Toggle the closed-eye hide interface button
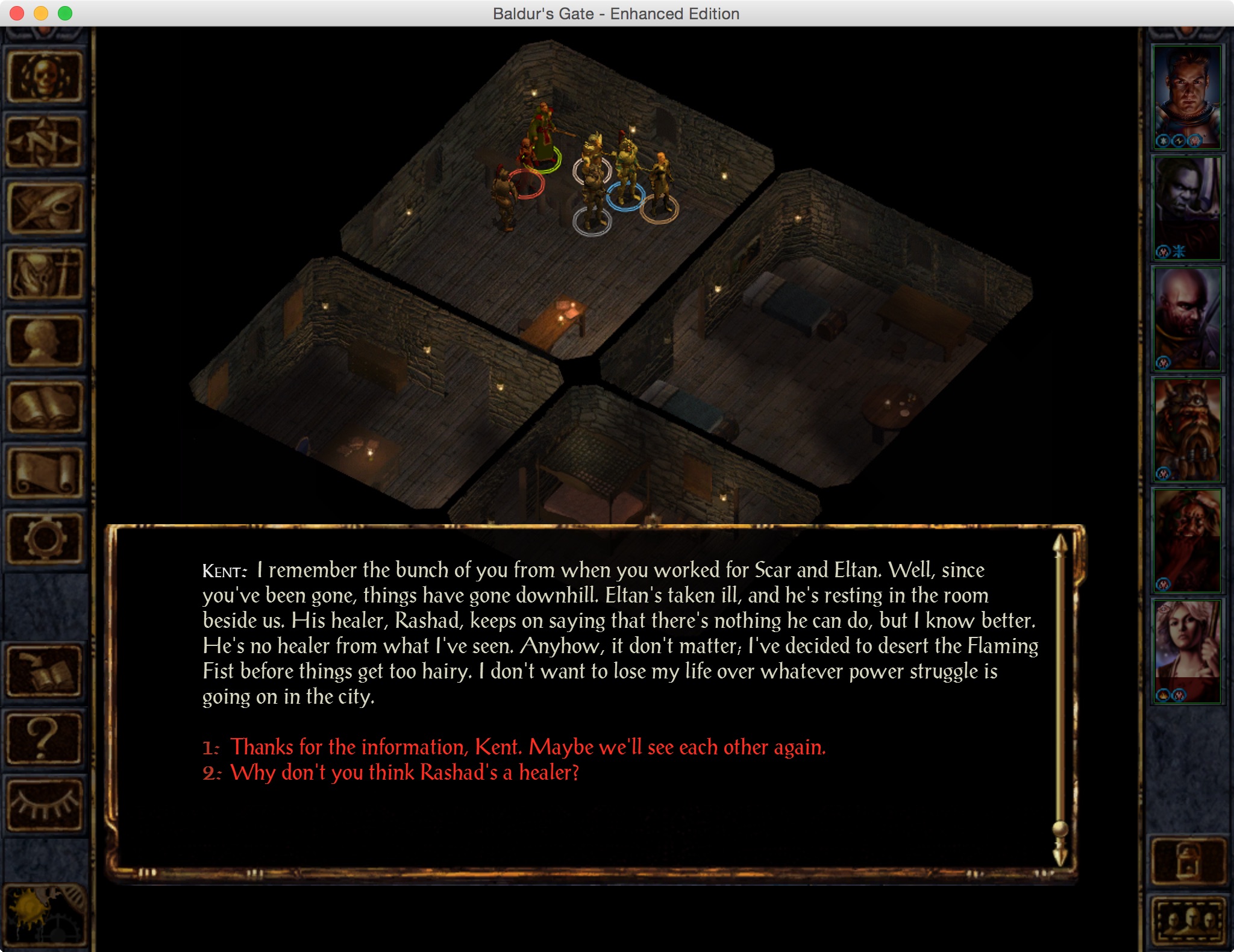The width and height of the screenshot is (1234, 952). pos(44,804)
